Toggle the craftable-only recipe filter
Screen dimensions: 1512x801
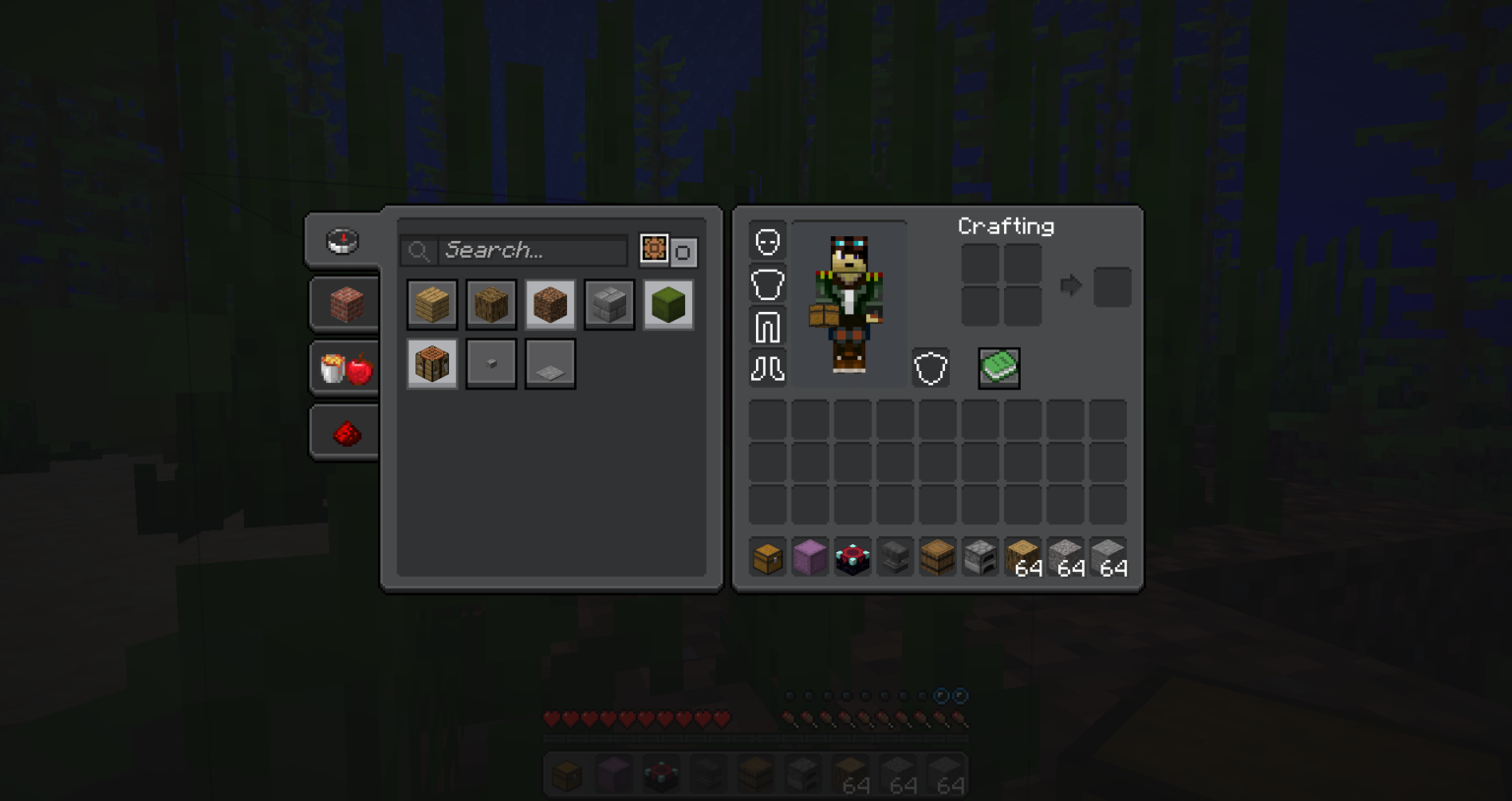click(654, 250)
